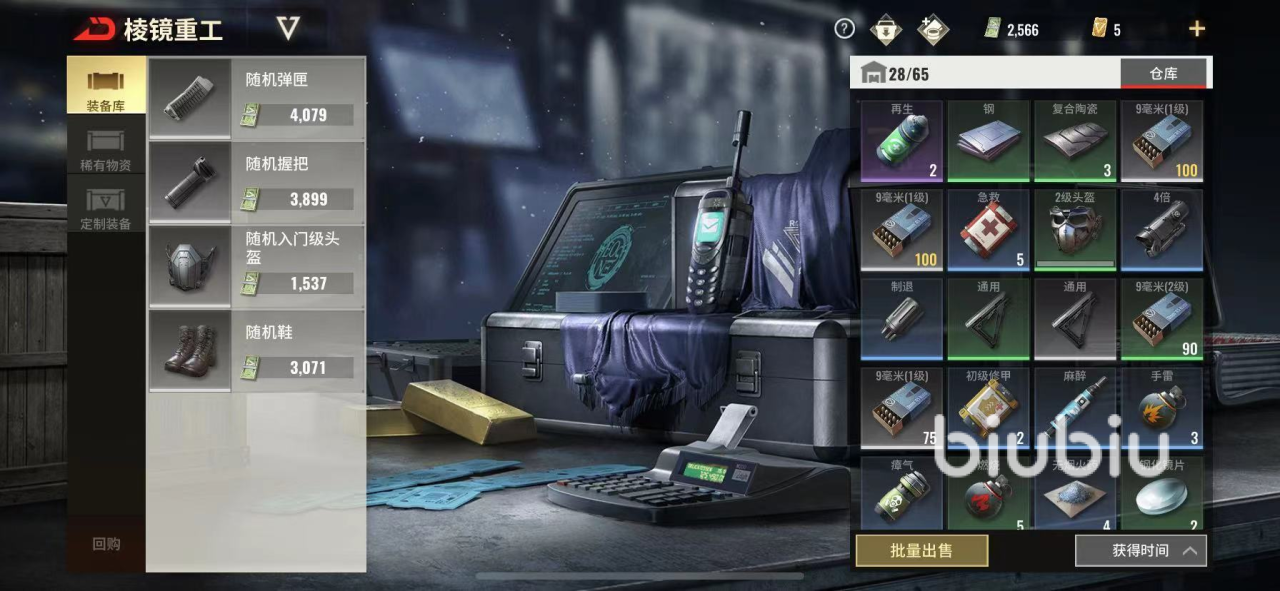The height and width of the screenshot is (591, 1280).
Task: Select the 再生 item slot
Action: 902,141
